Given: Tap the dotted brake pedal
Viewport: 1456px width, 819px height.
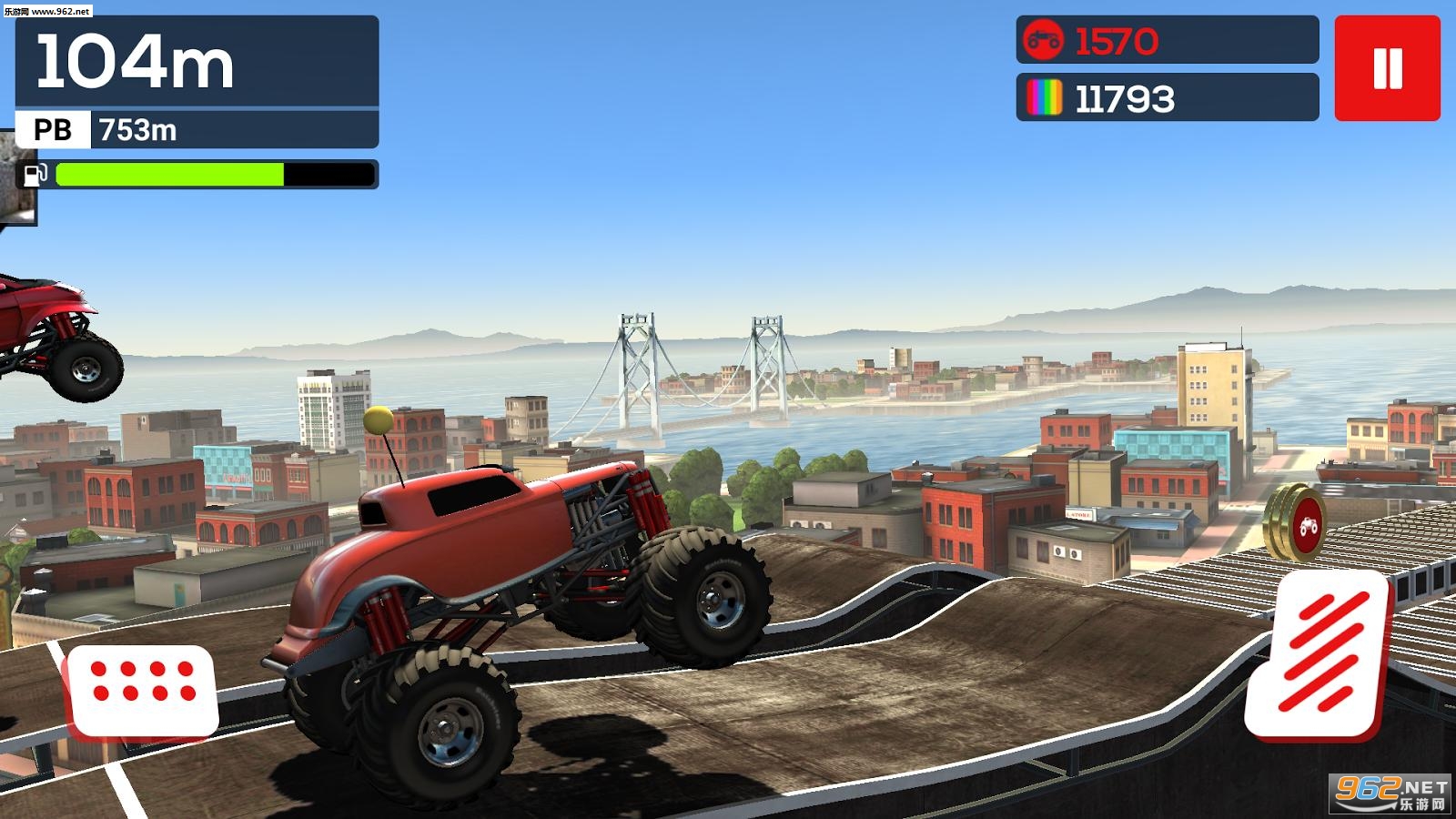Looking at the screenshot, I should click(x=143, y=690).
